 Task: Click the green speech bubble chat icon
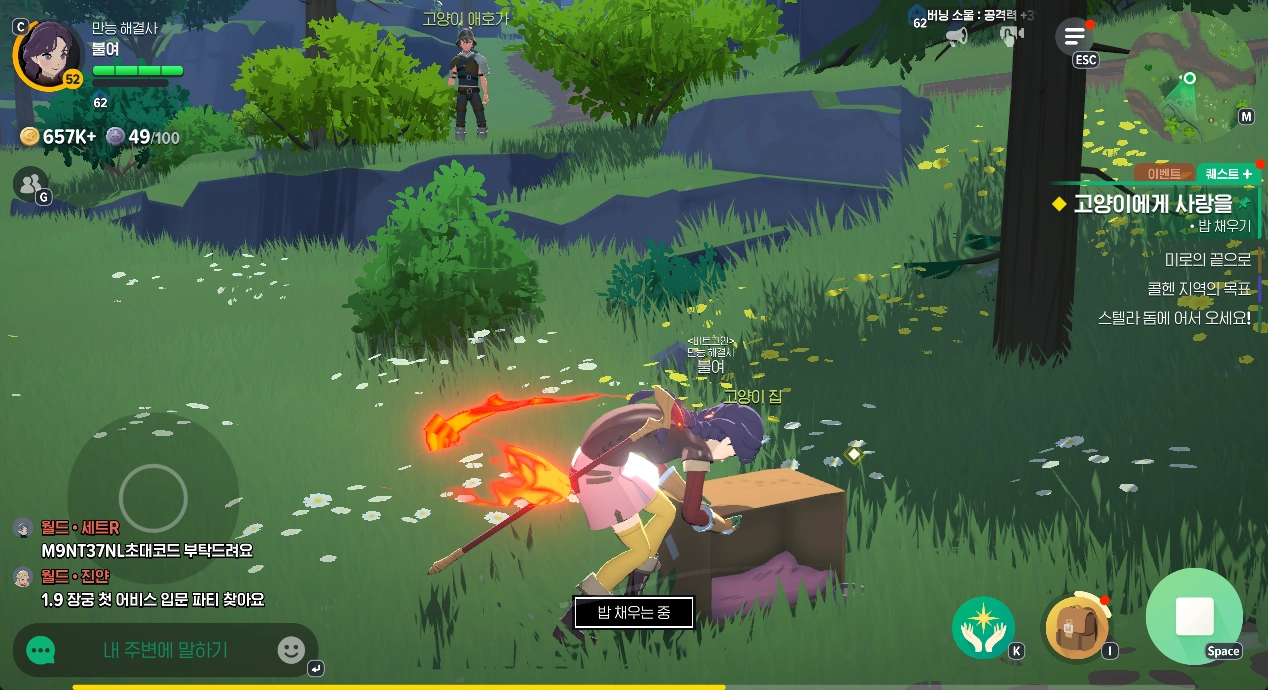click(x=41, y=651)
